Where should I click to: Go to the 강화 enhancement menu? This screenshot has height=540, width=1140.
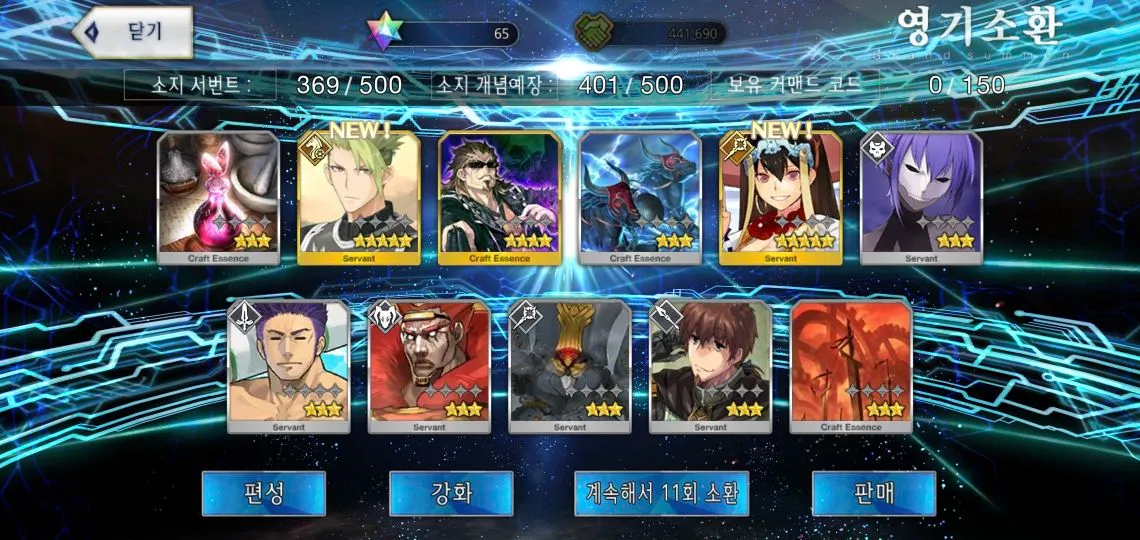coord(451,493)
